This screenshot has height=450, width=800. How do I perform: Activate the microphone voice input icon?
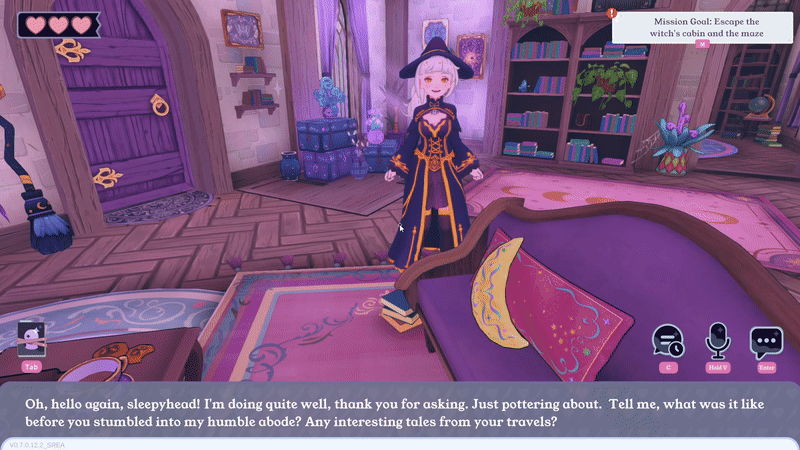click(716, 342)
